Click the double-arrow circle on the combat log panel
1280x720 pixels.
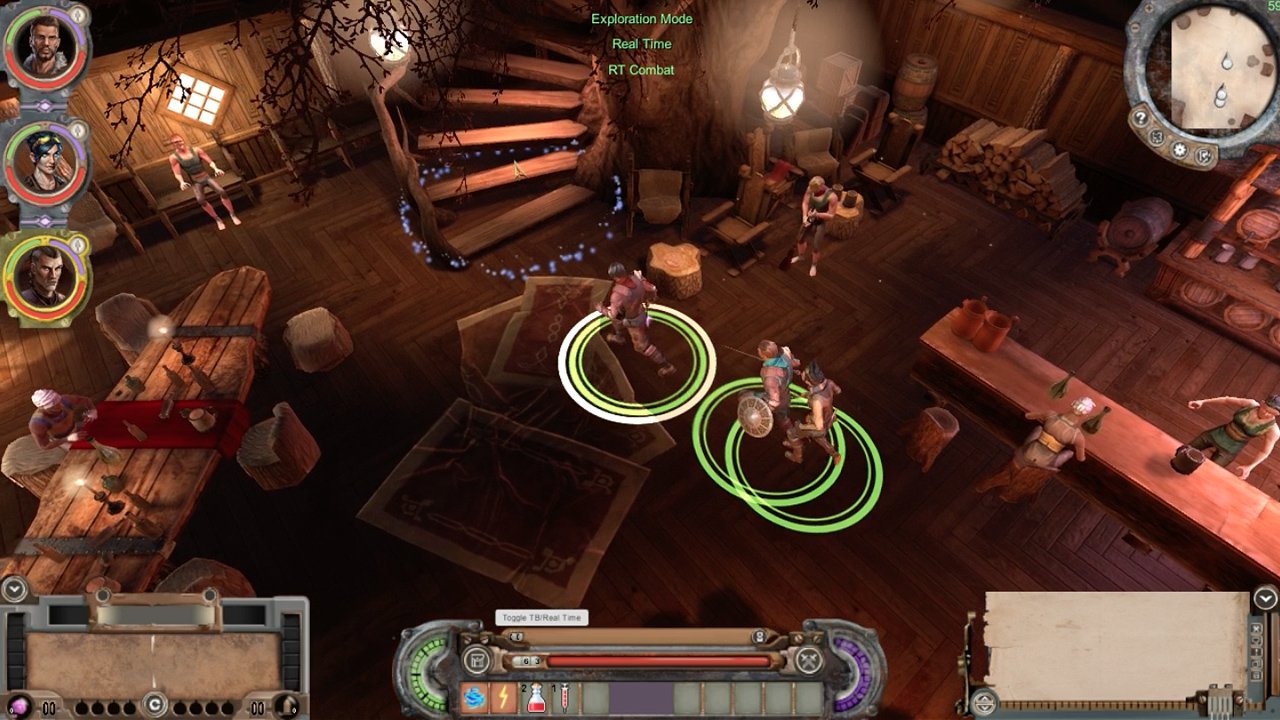pyautogui.click(x=983, y=703)
